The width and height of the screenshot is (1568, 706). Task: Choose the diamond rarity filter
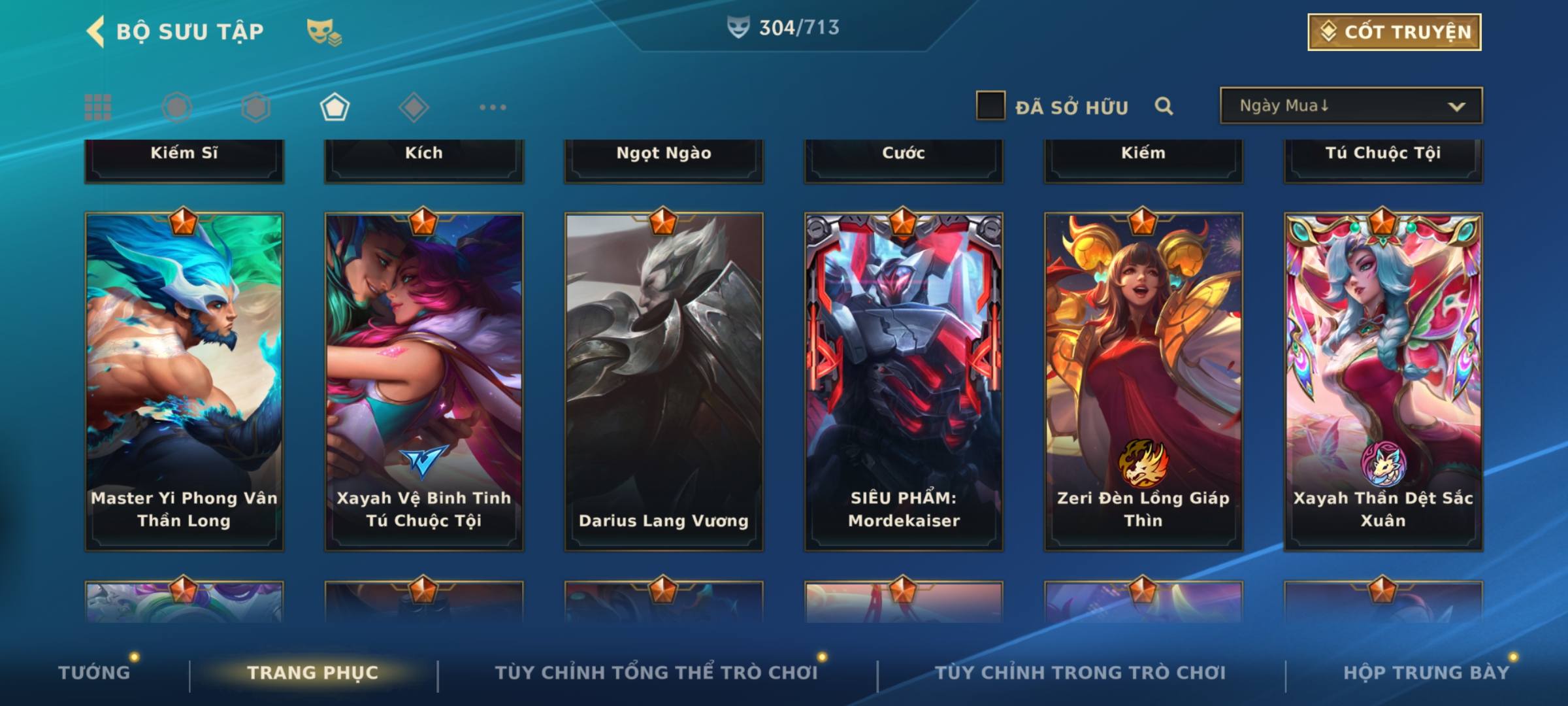pyautogui.click(x=414, y=107)
